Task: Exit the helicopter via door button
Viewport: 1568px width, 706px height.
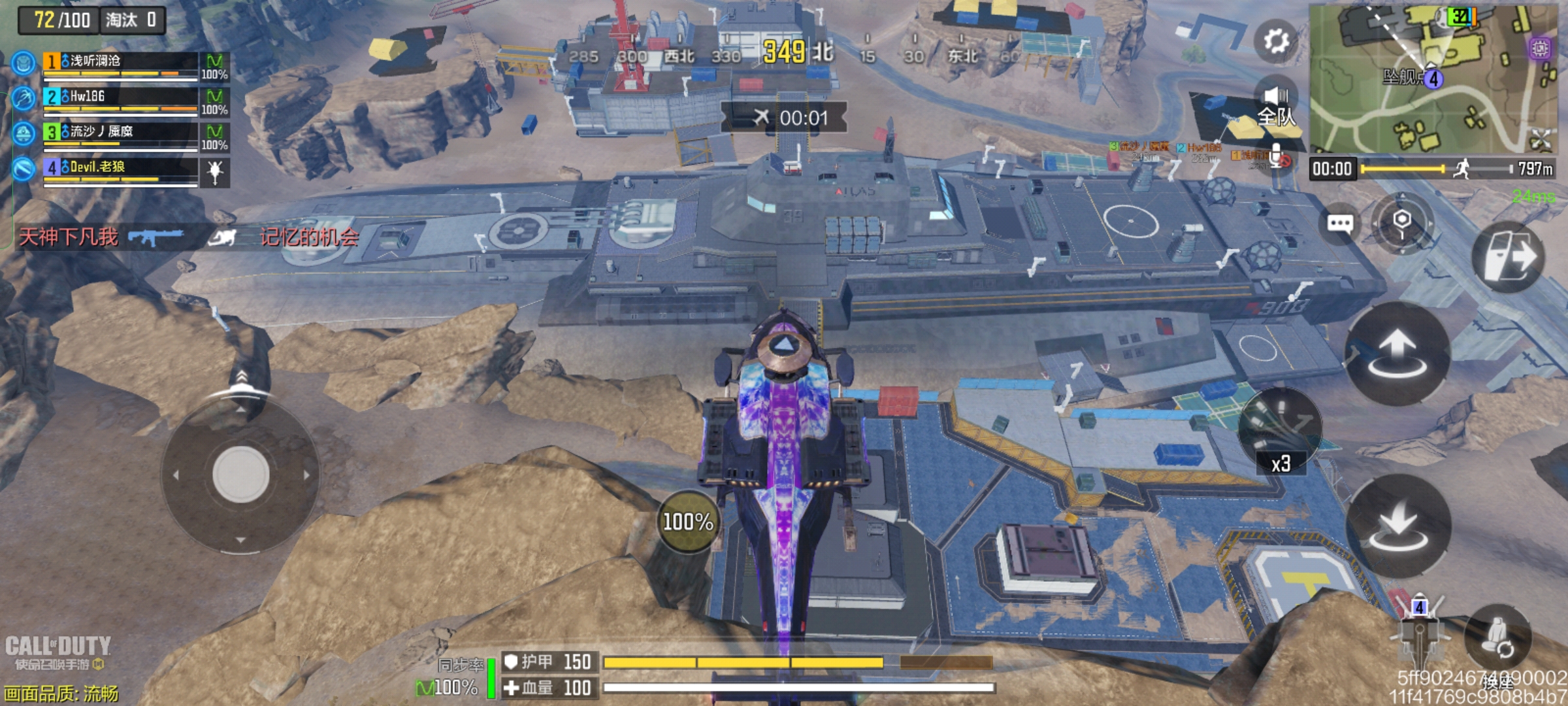Action: tap(1509, 256)
